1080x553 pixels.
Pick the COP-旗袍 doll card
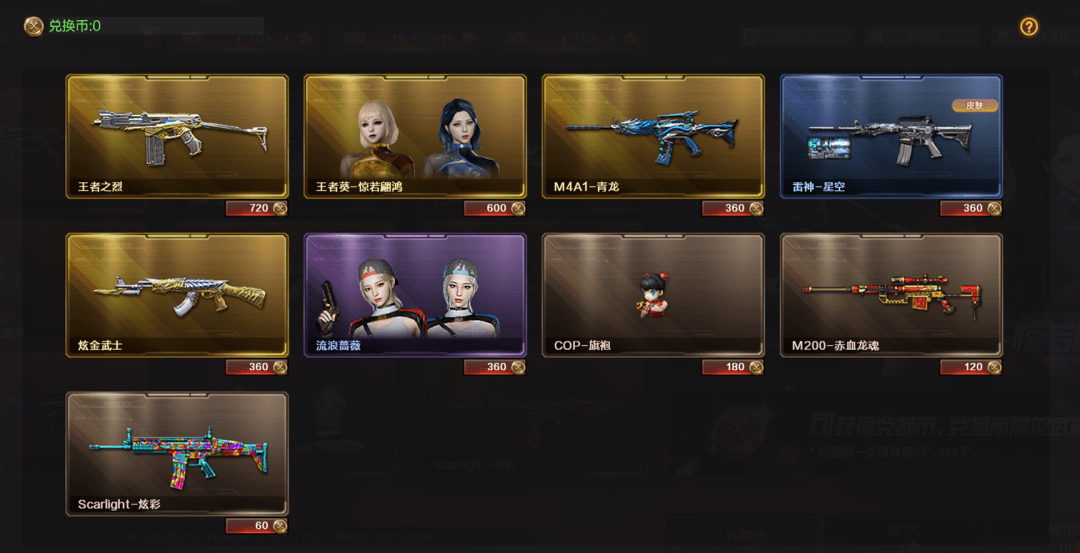click(x=653, y=295)
